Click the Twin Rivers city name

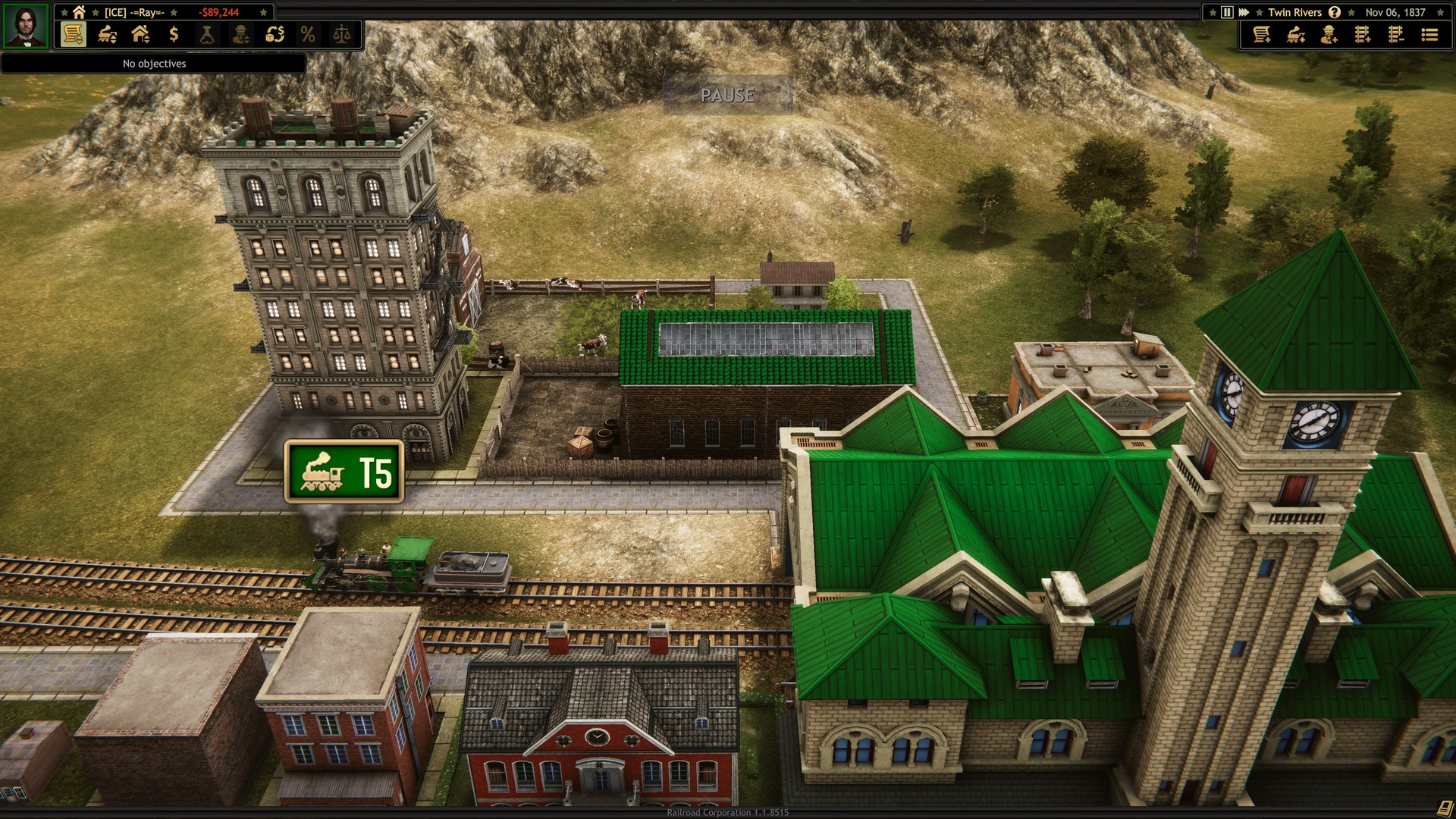point(1294,12)
